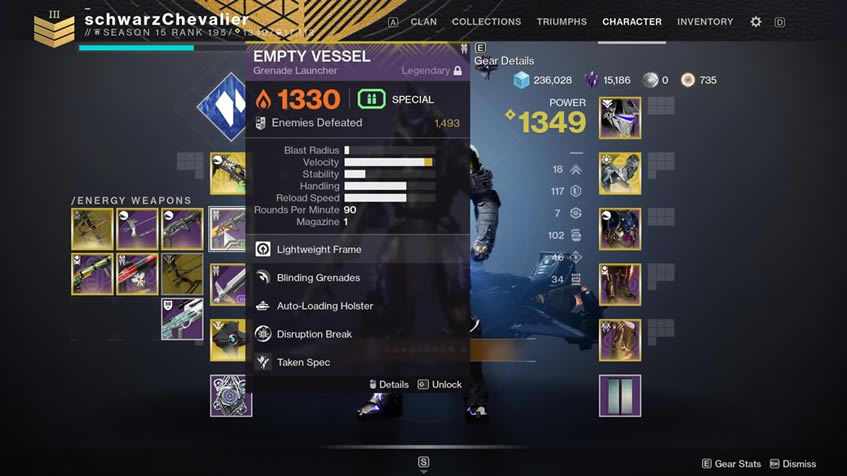Open settings via the gear icon

click(756, 21)
